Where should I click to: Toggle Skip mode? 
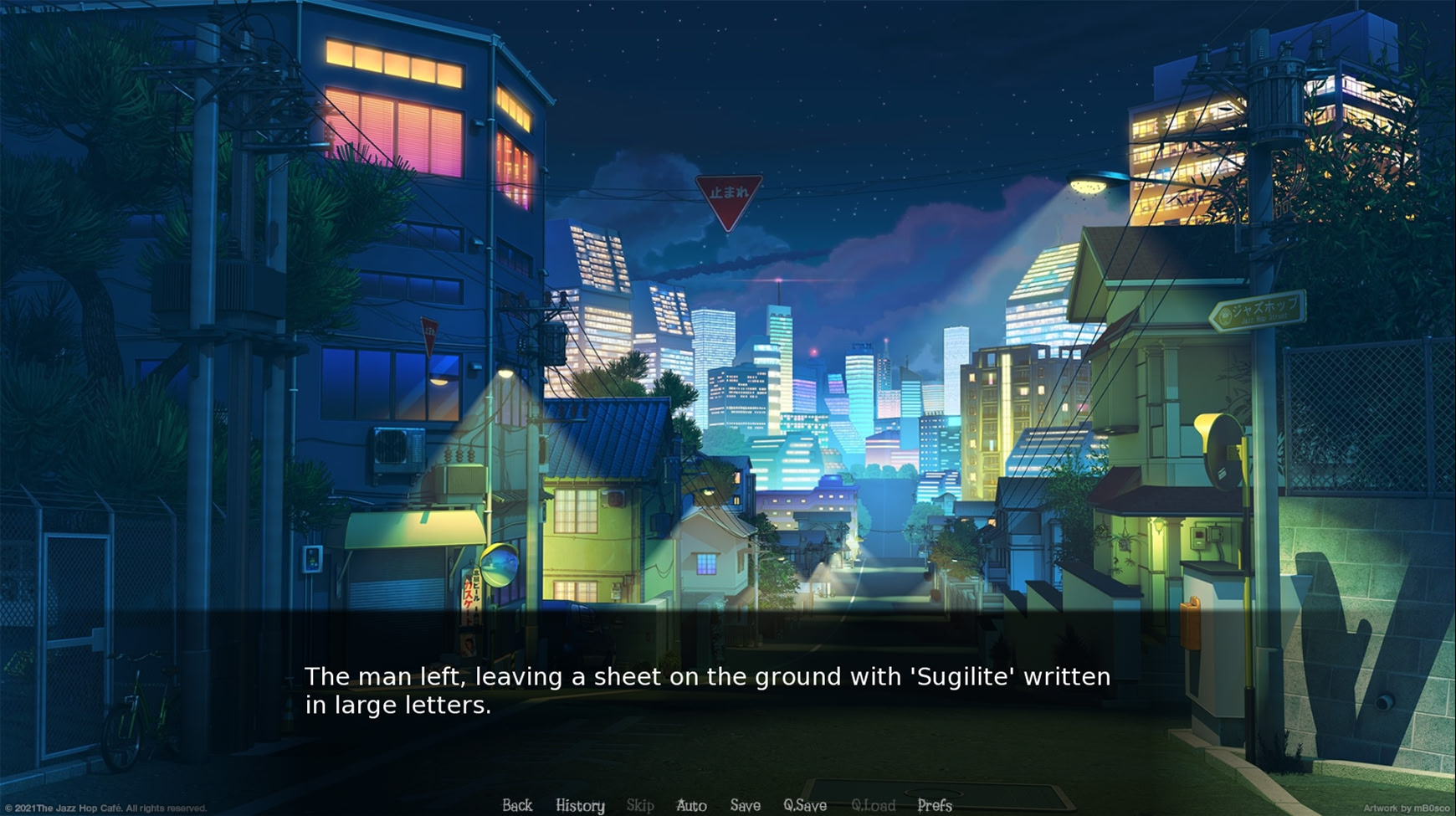point(640,805)
